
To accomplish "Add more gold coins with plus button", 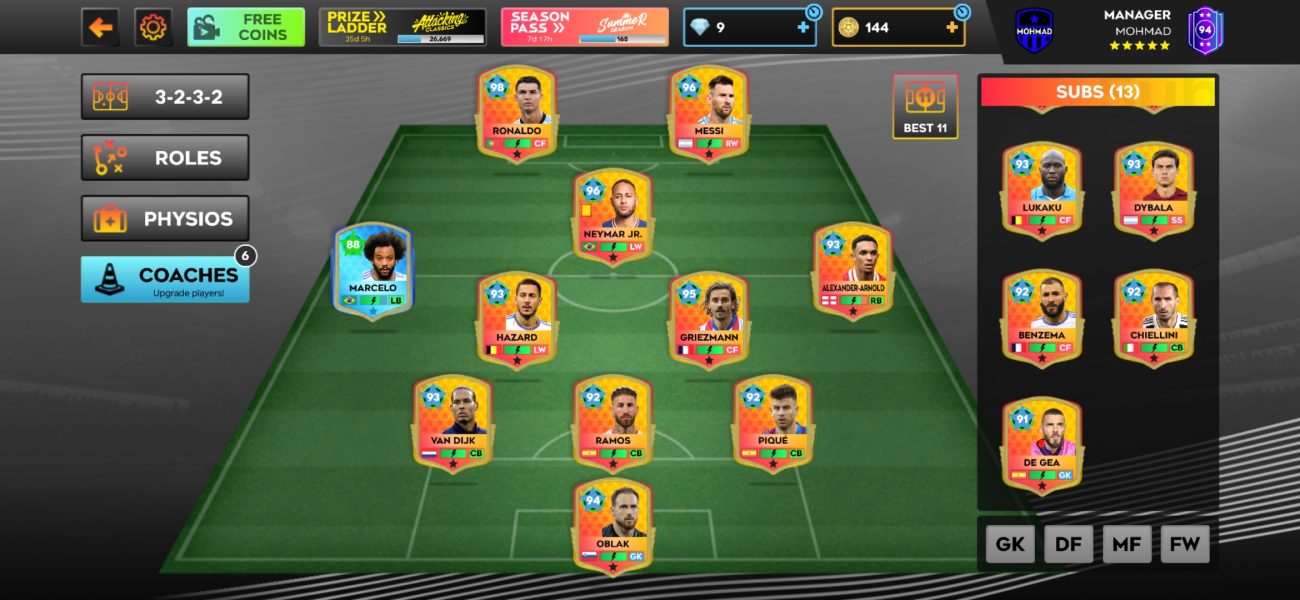I will click(x=951, y=28).
